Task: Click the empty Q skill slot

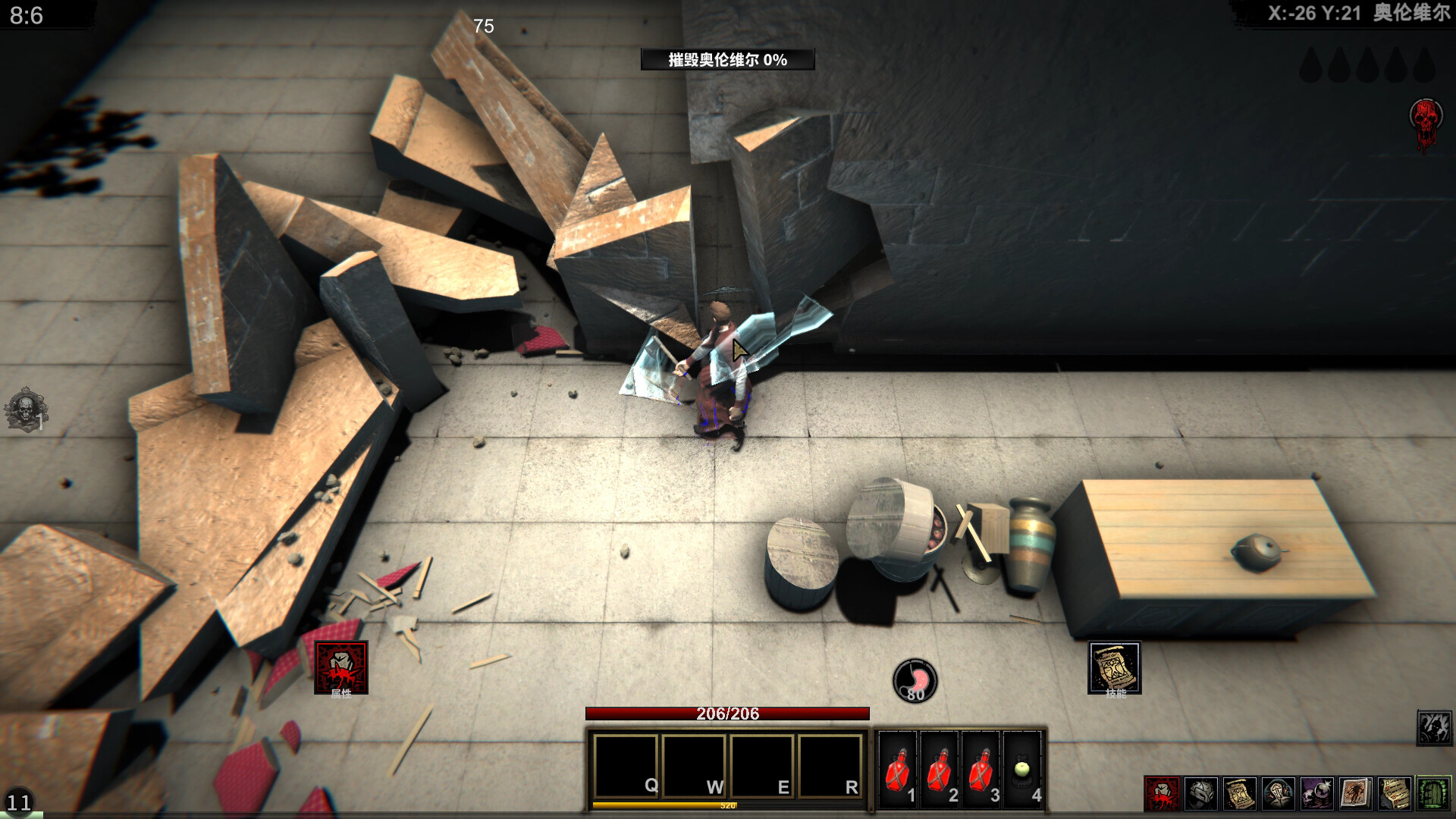Action: [x=628, y=766]
